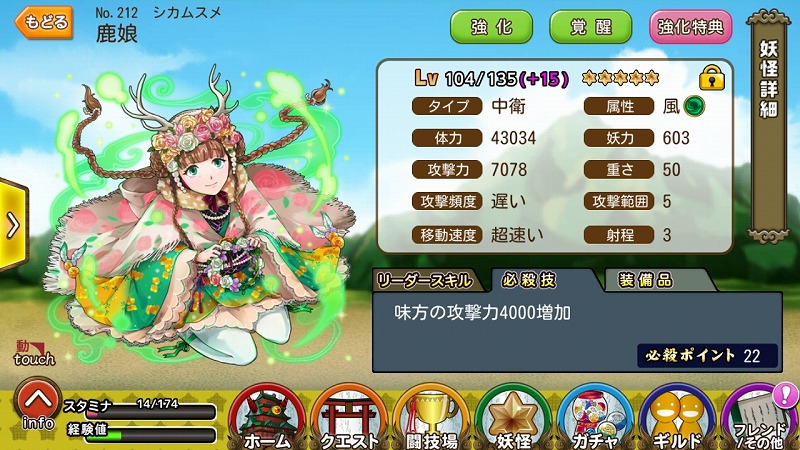The image size is (800, 450).
Task: Toggle the gold padlock lock icon
Action: [x=712, y=77]
